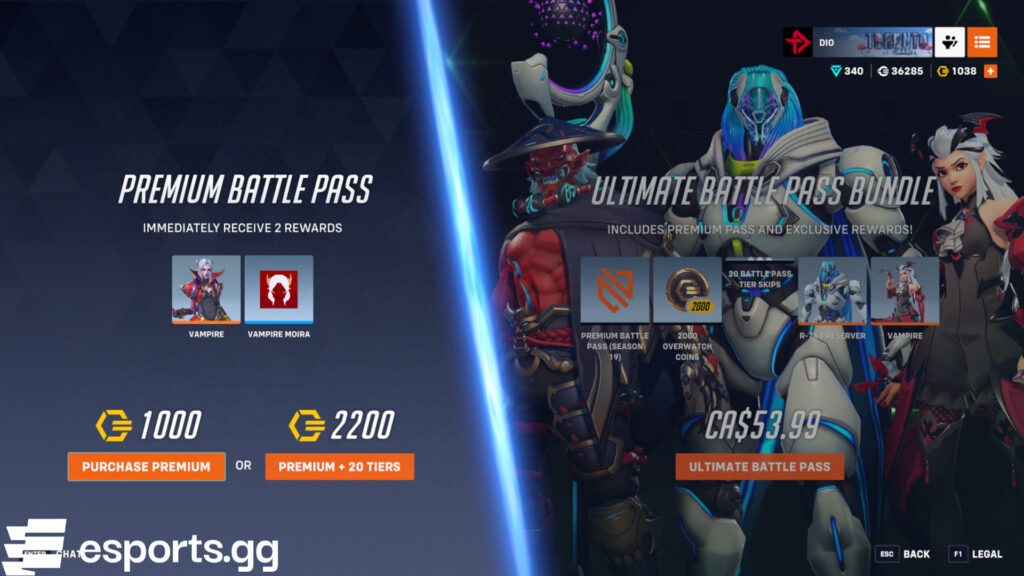This screenshot has width=1024, height=576.
Task: Open the DIO player profile banner
Action: coord(858,42)
